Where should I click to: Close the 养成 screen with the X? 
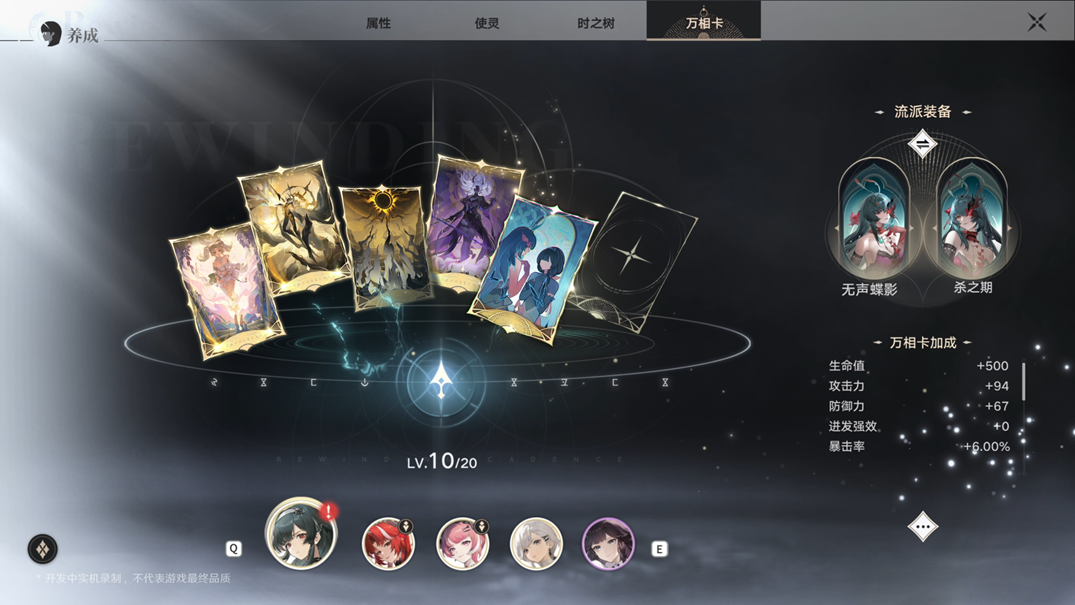[1037, 22]
